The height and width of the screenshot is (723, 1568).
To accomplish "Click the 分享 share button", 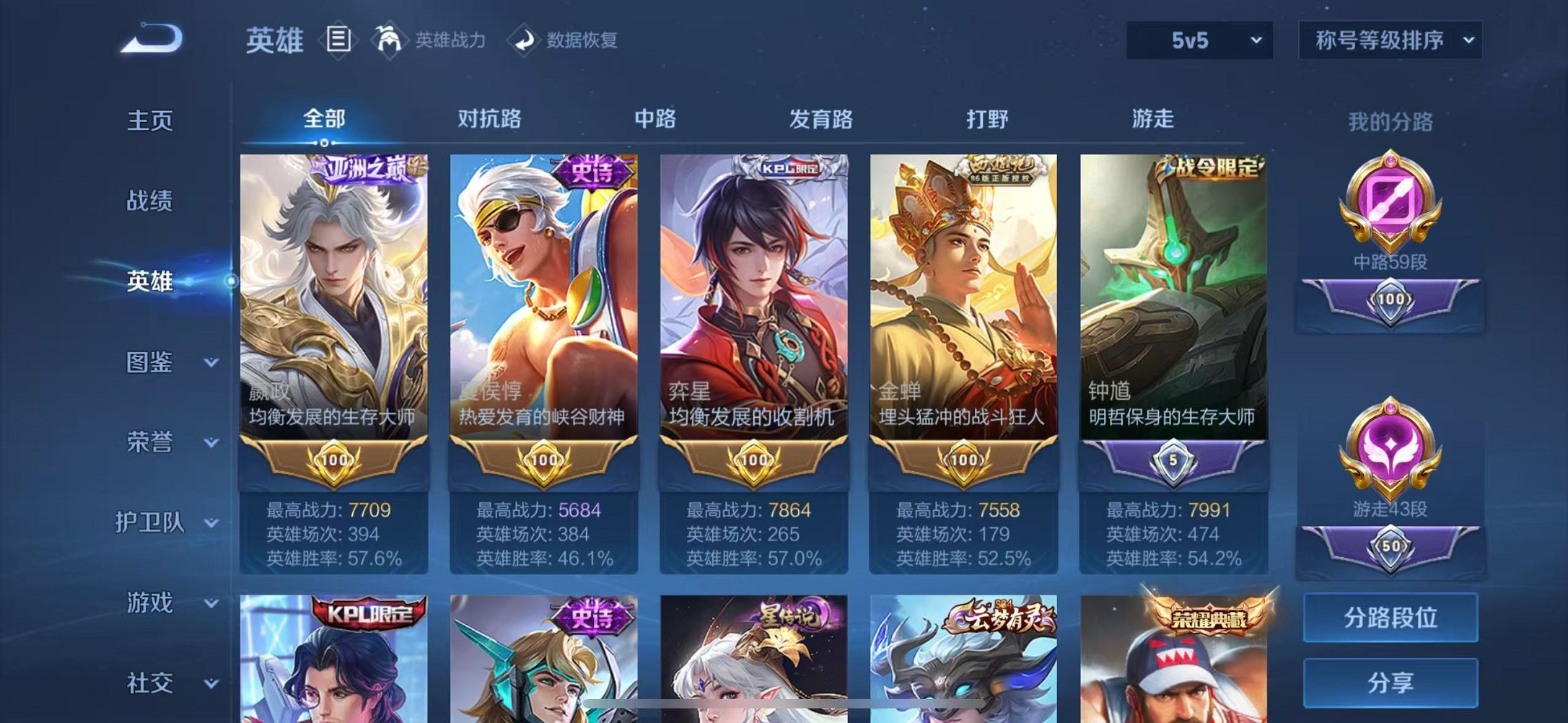I will click(x=1392, y=682).
